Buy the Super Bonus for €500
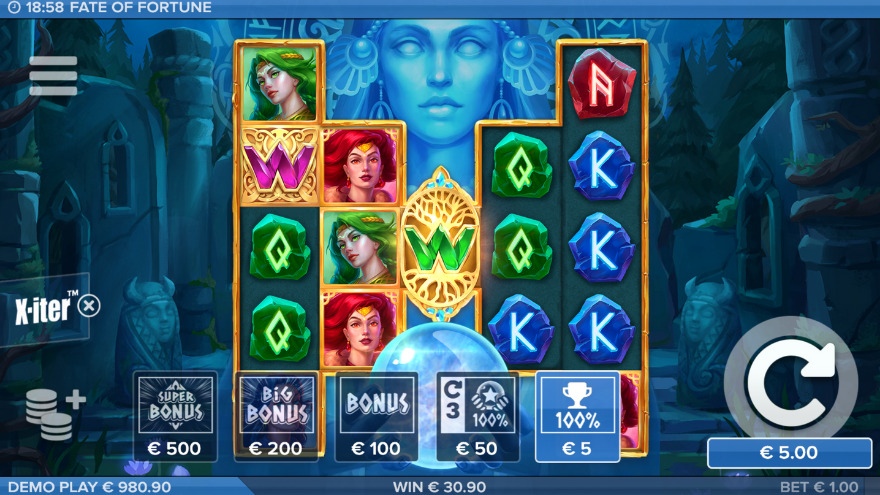 (175, 416)
